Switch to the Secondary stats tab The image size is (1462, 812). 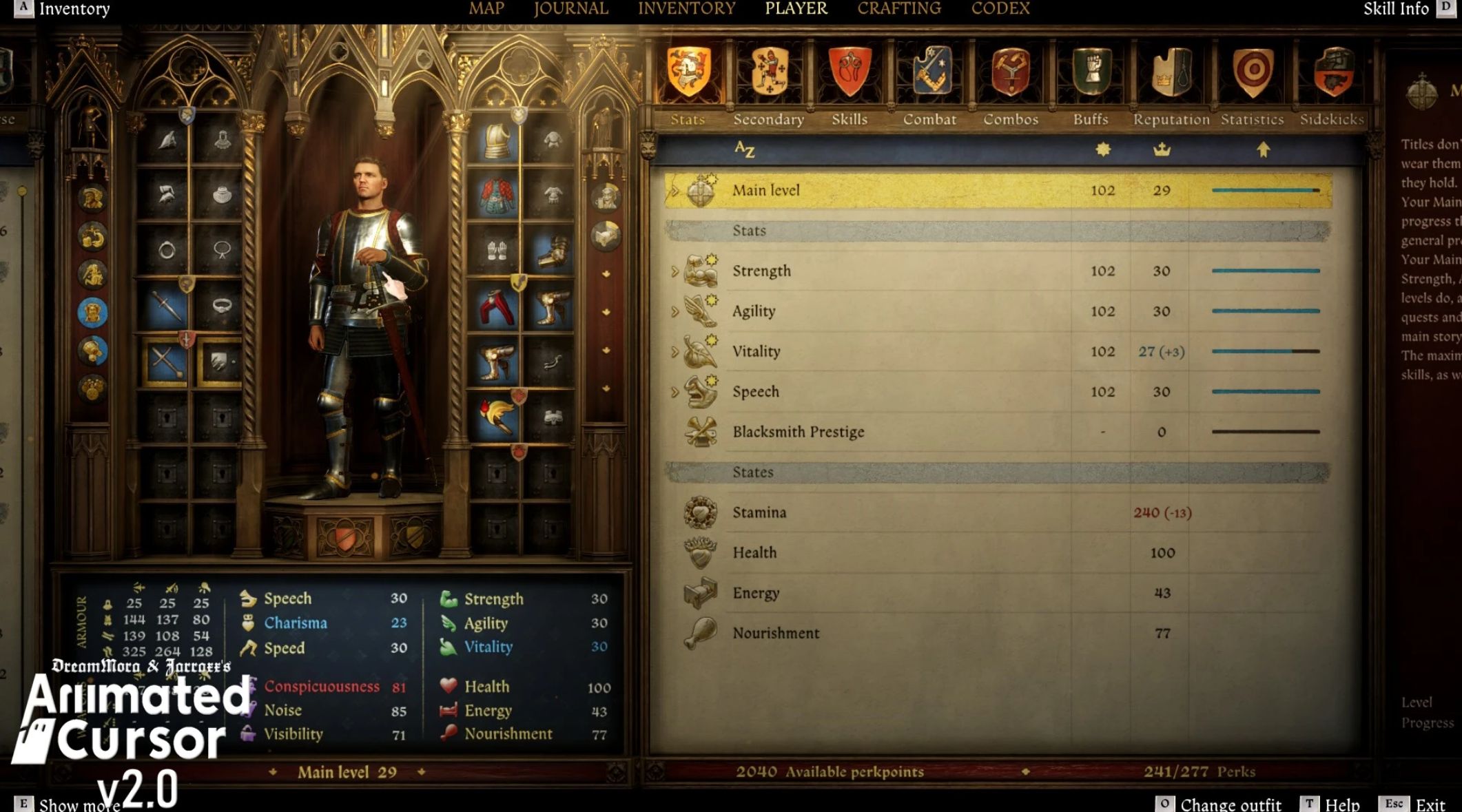(769, 83)
